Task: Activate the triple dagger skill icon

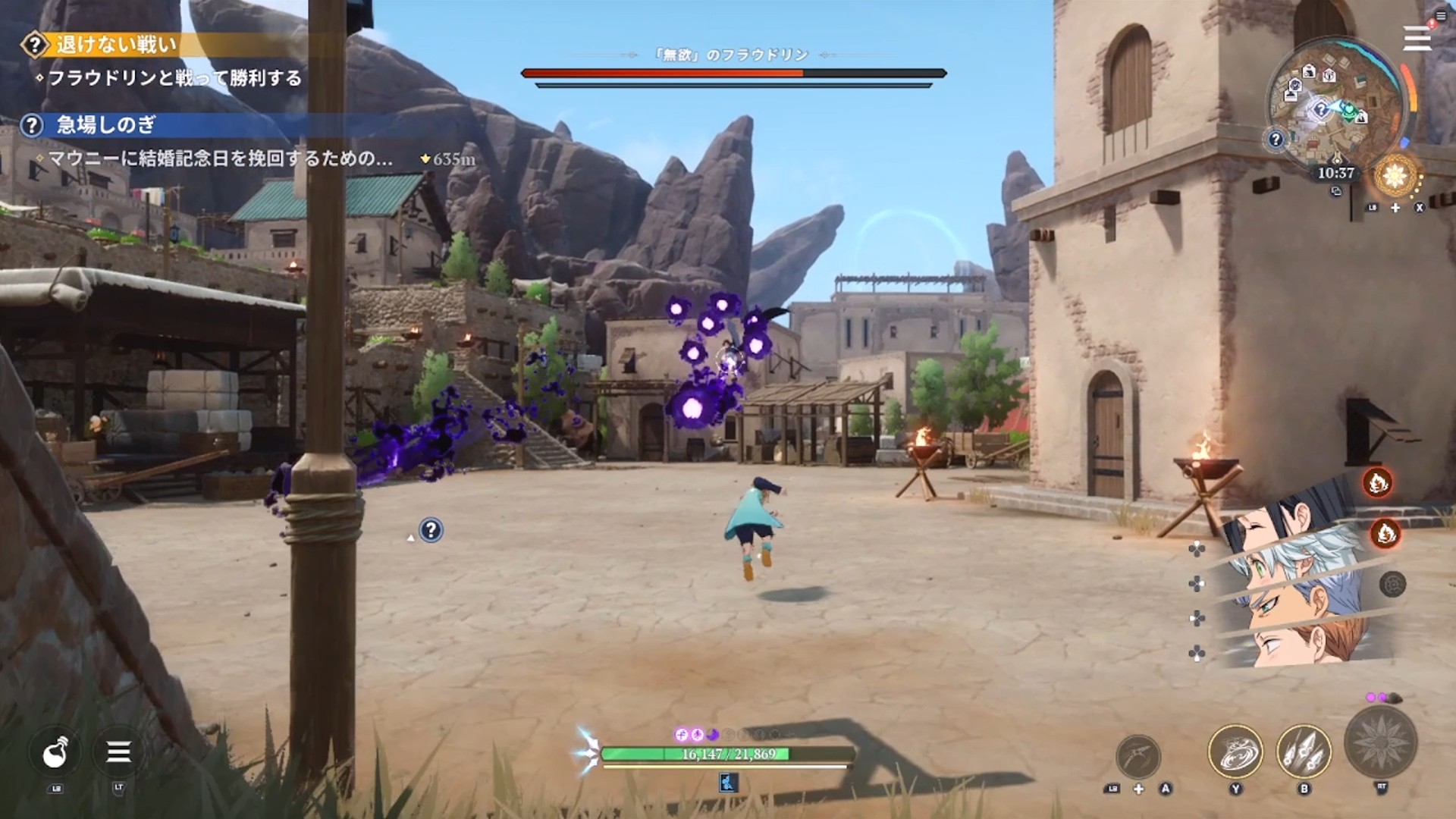Action: coord(1304,752)
